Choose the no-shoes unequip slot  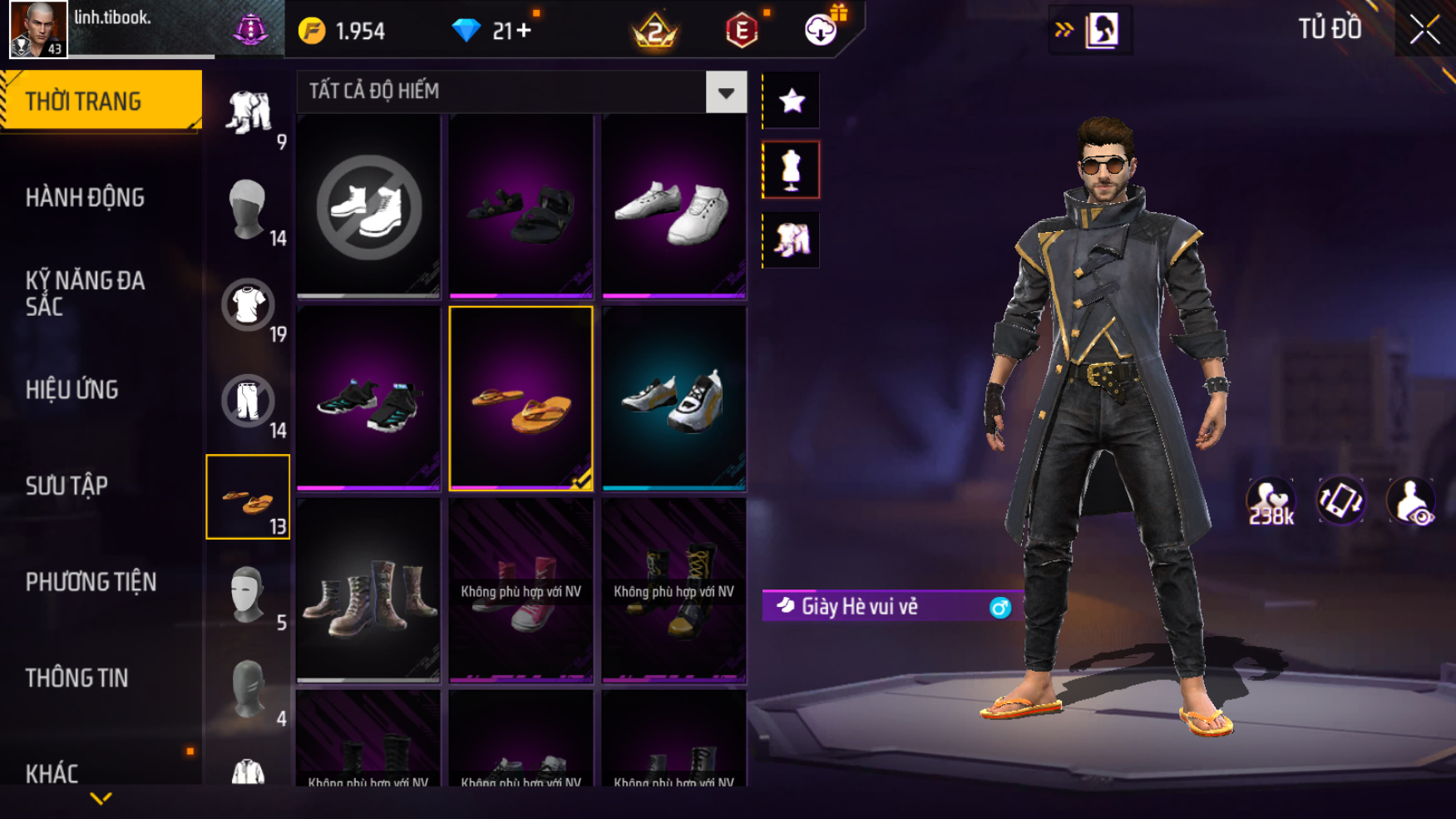tap(368, 206)
